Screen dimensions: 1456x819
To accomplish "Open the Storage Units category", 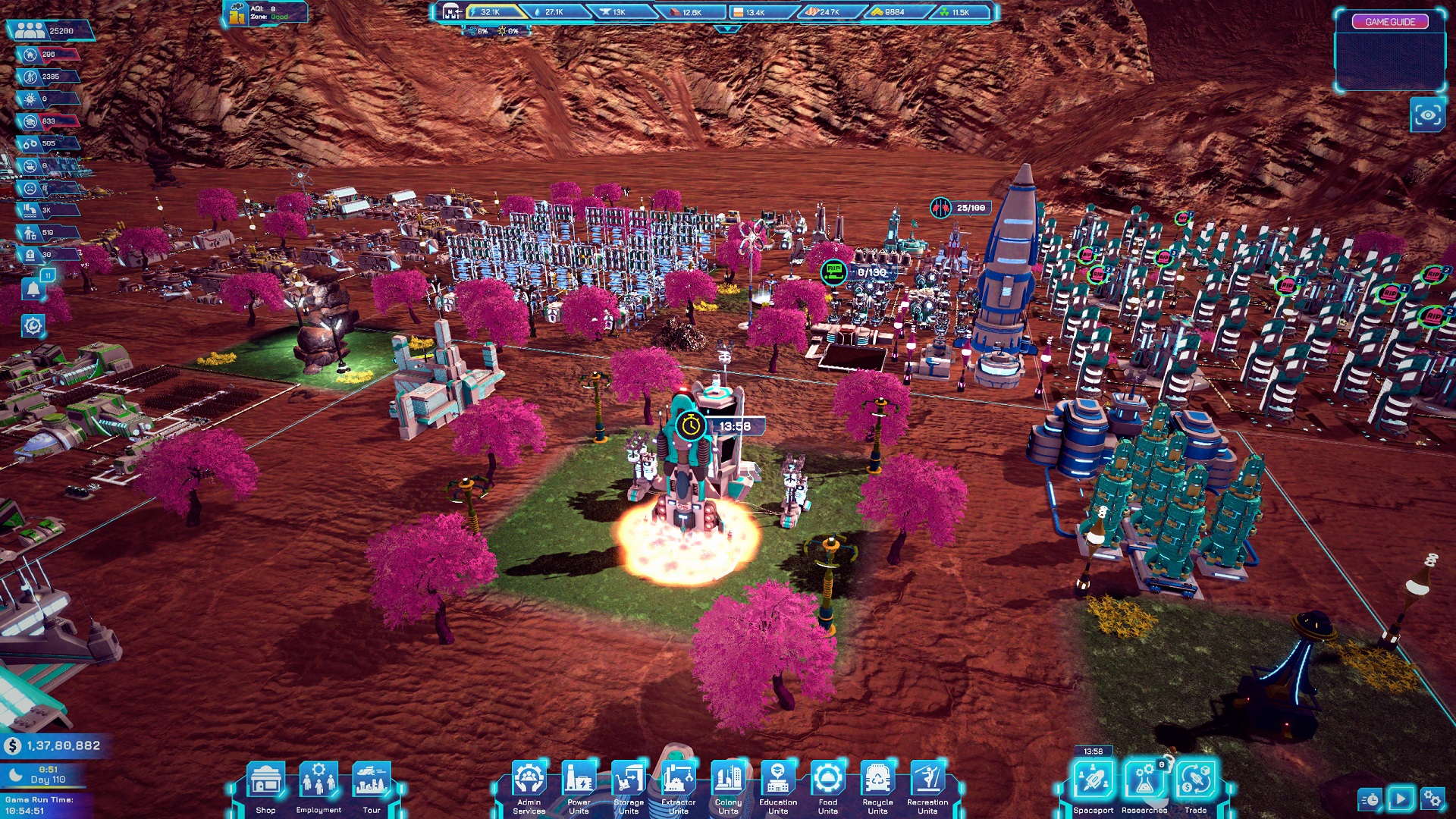I will point(629,780).
